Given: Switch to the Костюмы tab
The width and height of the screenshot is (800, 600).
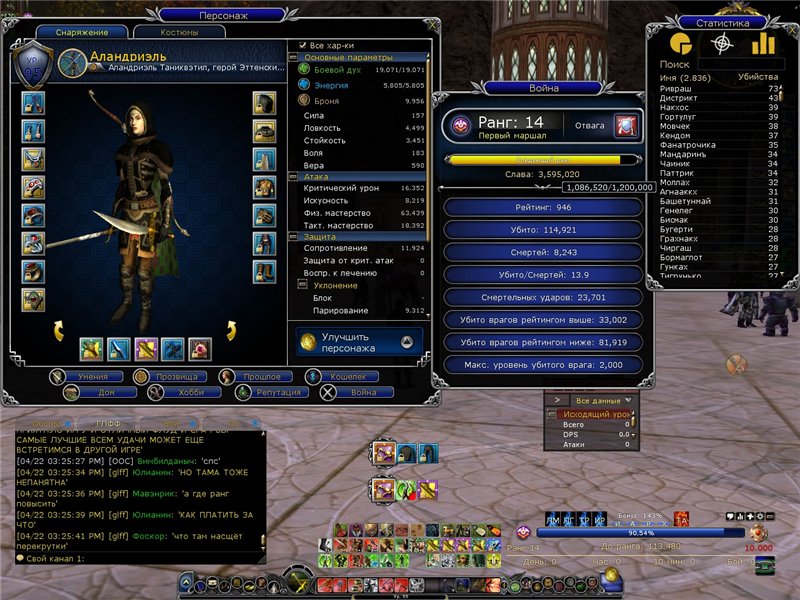Looking at the screenshot, I should point(178,33).
